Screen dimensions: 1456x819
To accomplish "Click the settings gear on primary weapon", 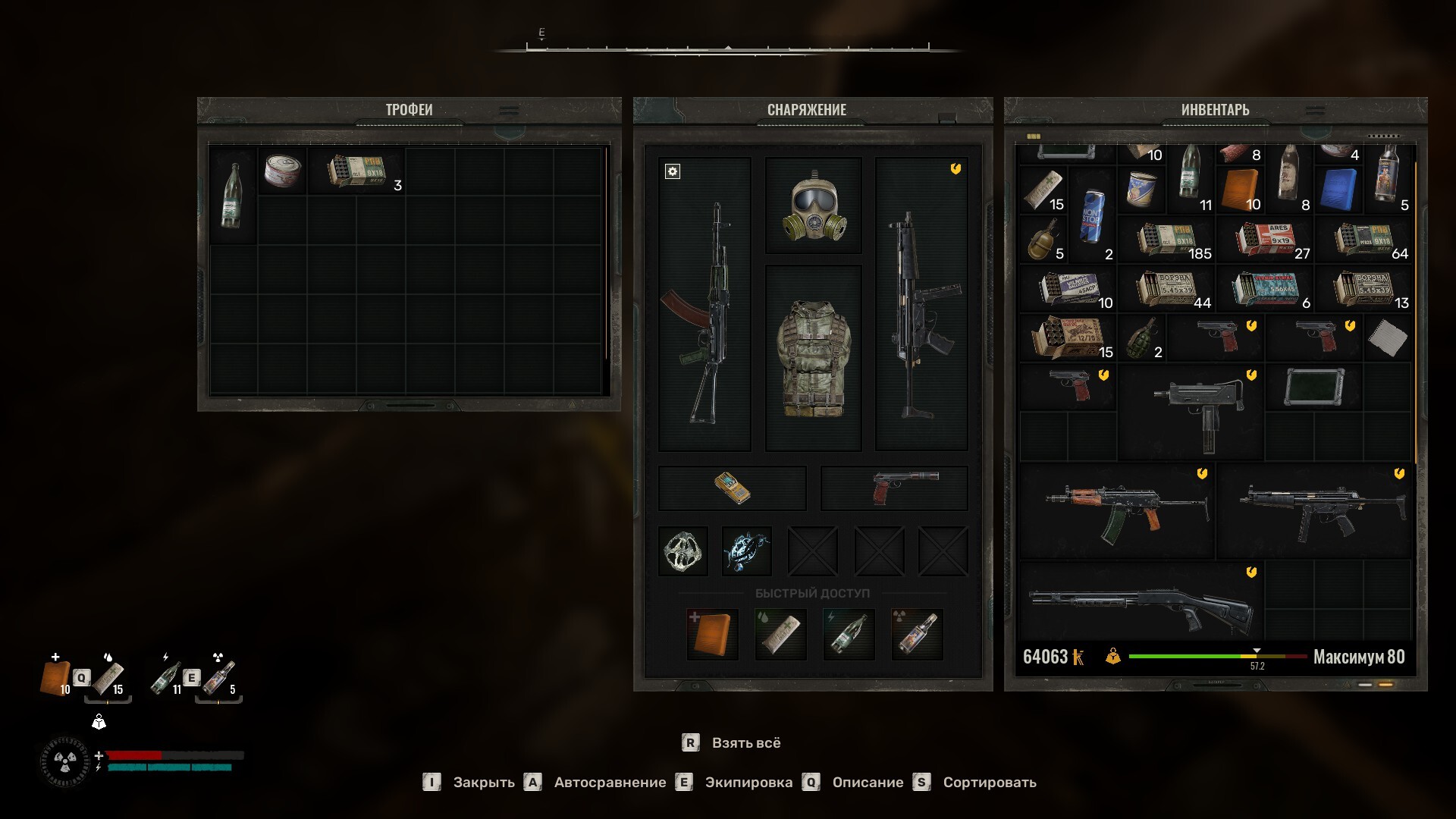I will tap(673, 171).
